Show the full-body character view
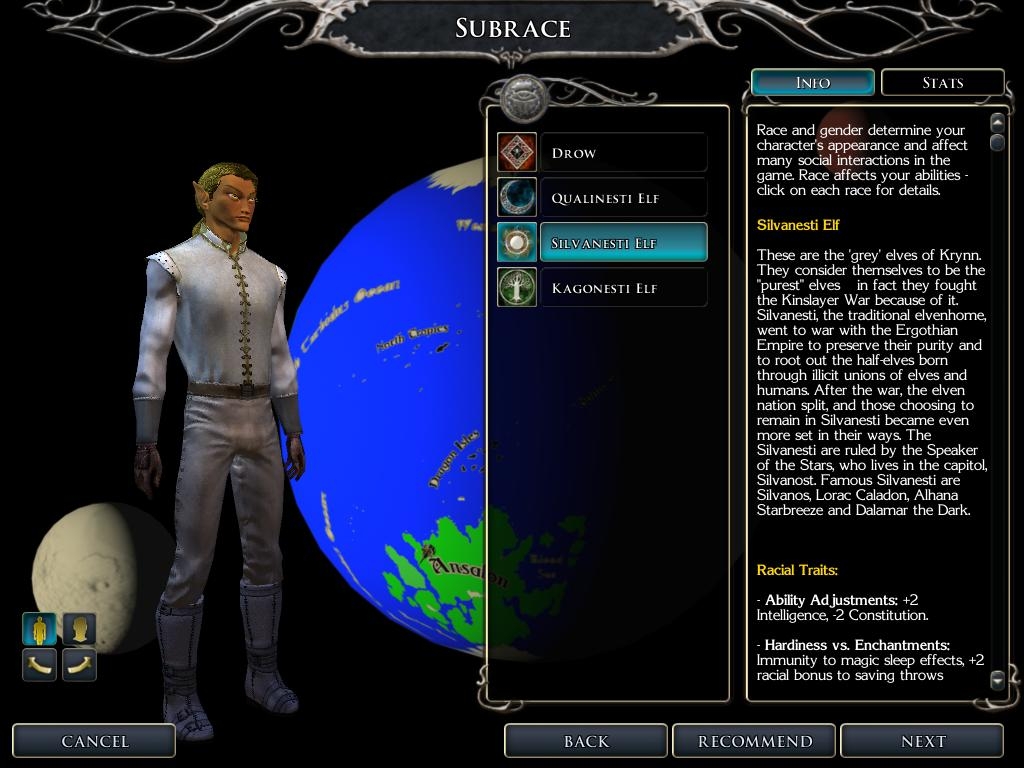This screenshot has width=1024, height=768. (40, 629)
